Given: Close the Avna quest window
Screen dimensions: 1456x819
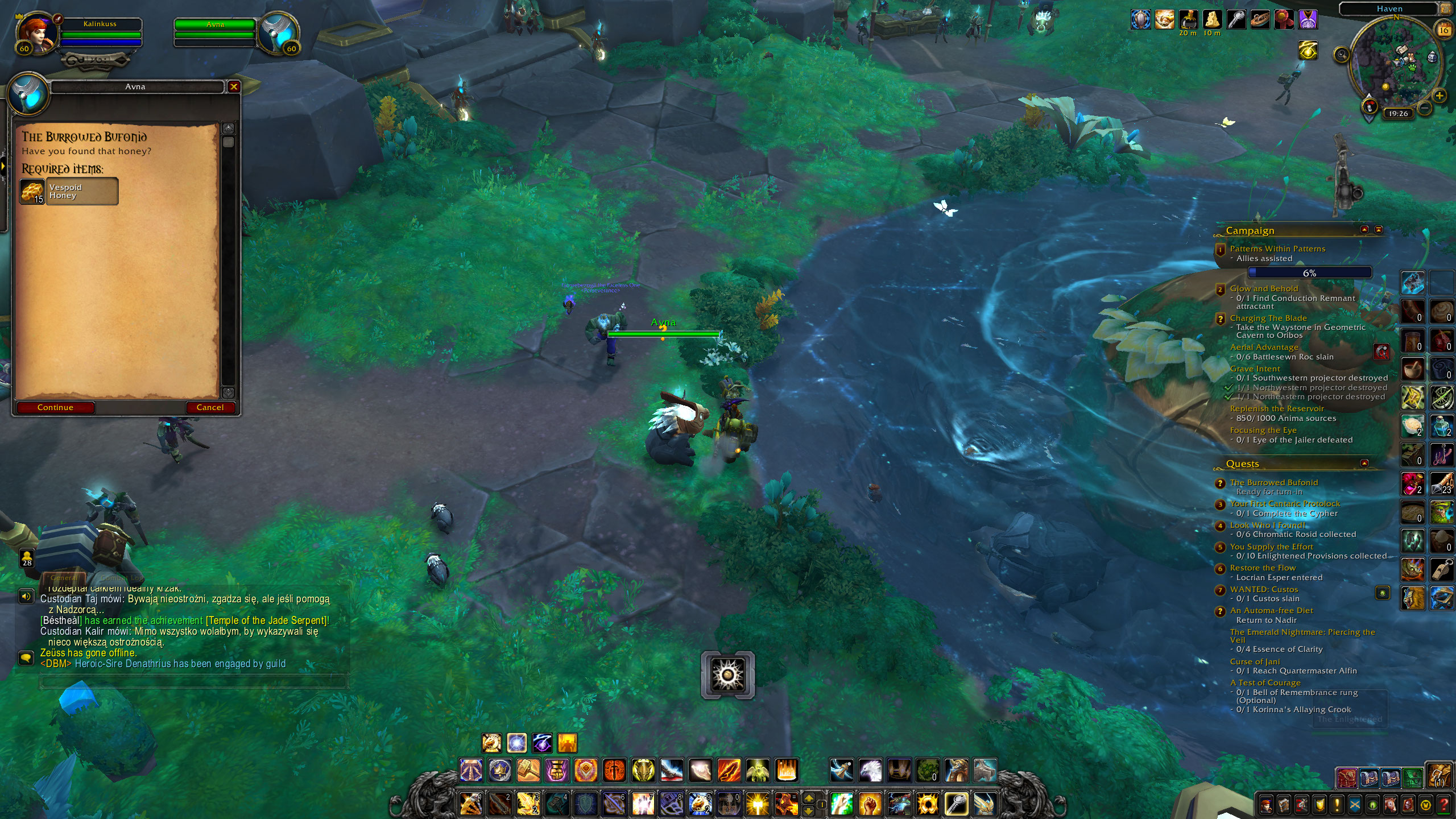Looking at the screenshot, I should pyautogui.click(x=233, y=86).
